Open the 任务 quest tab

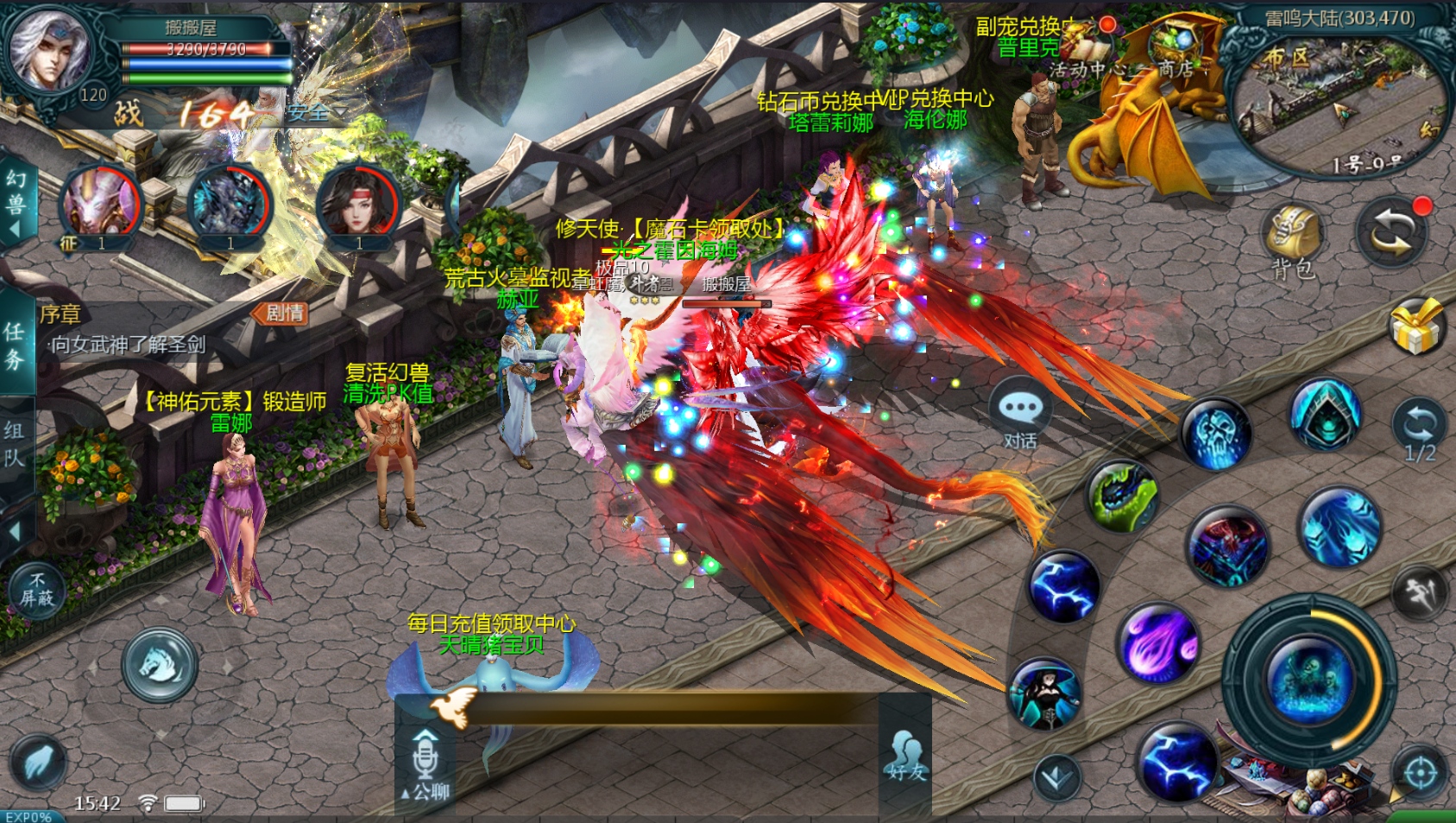click(x=15, y=344)
